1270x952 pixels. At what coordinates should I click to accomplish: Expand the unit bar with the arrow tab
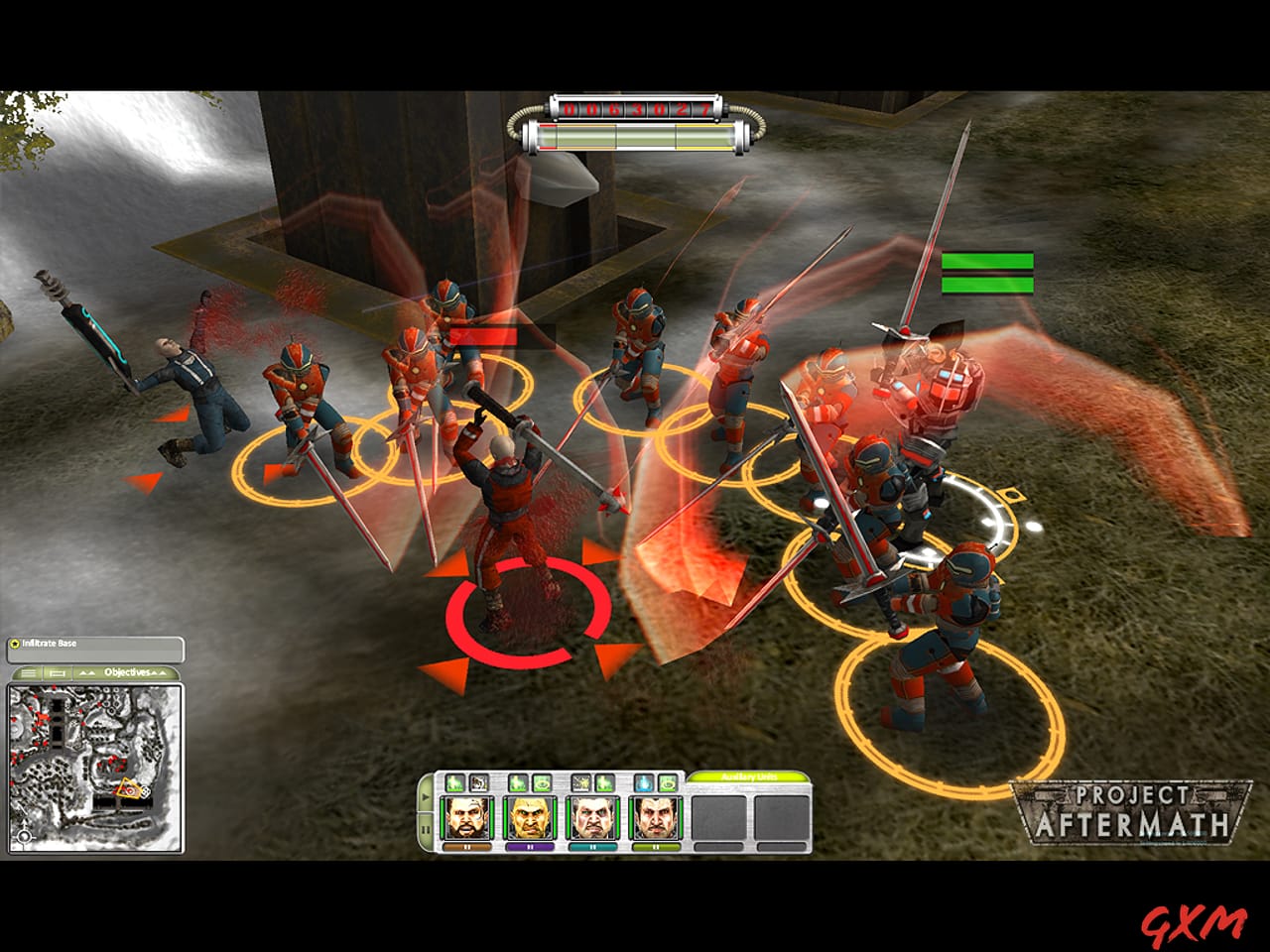tap(424, 796)
